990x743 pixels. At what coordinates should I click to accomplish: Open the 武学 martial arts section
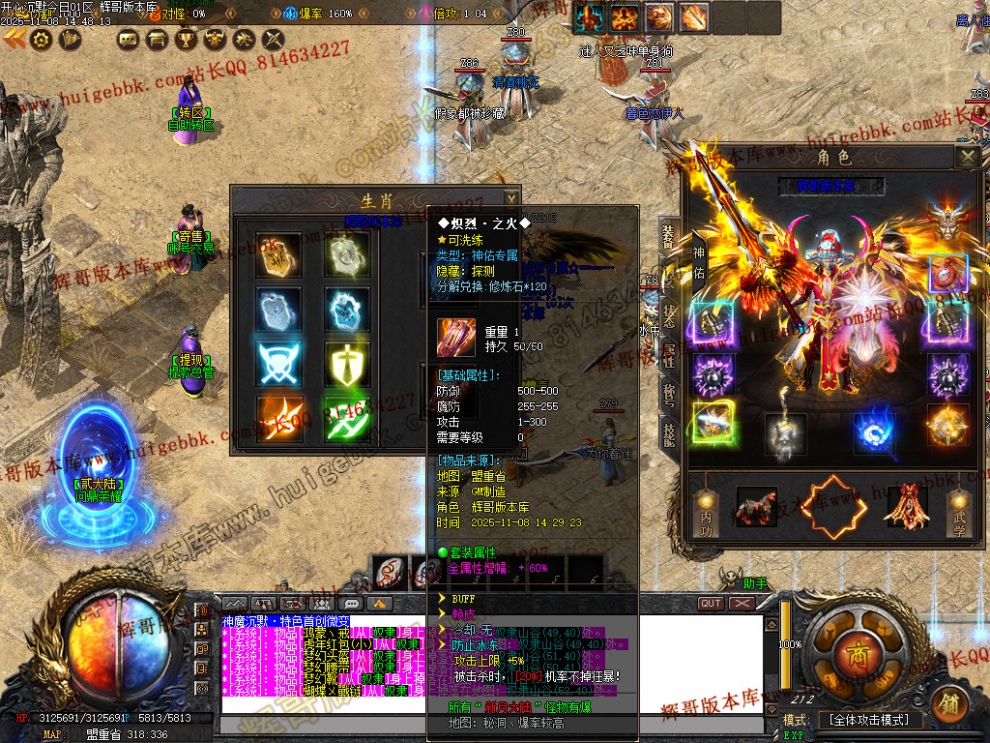pos(959,507)
